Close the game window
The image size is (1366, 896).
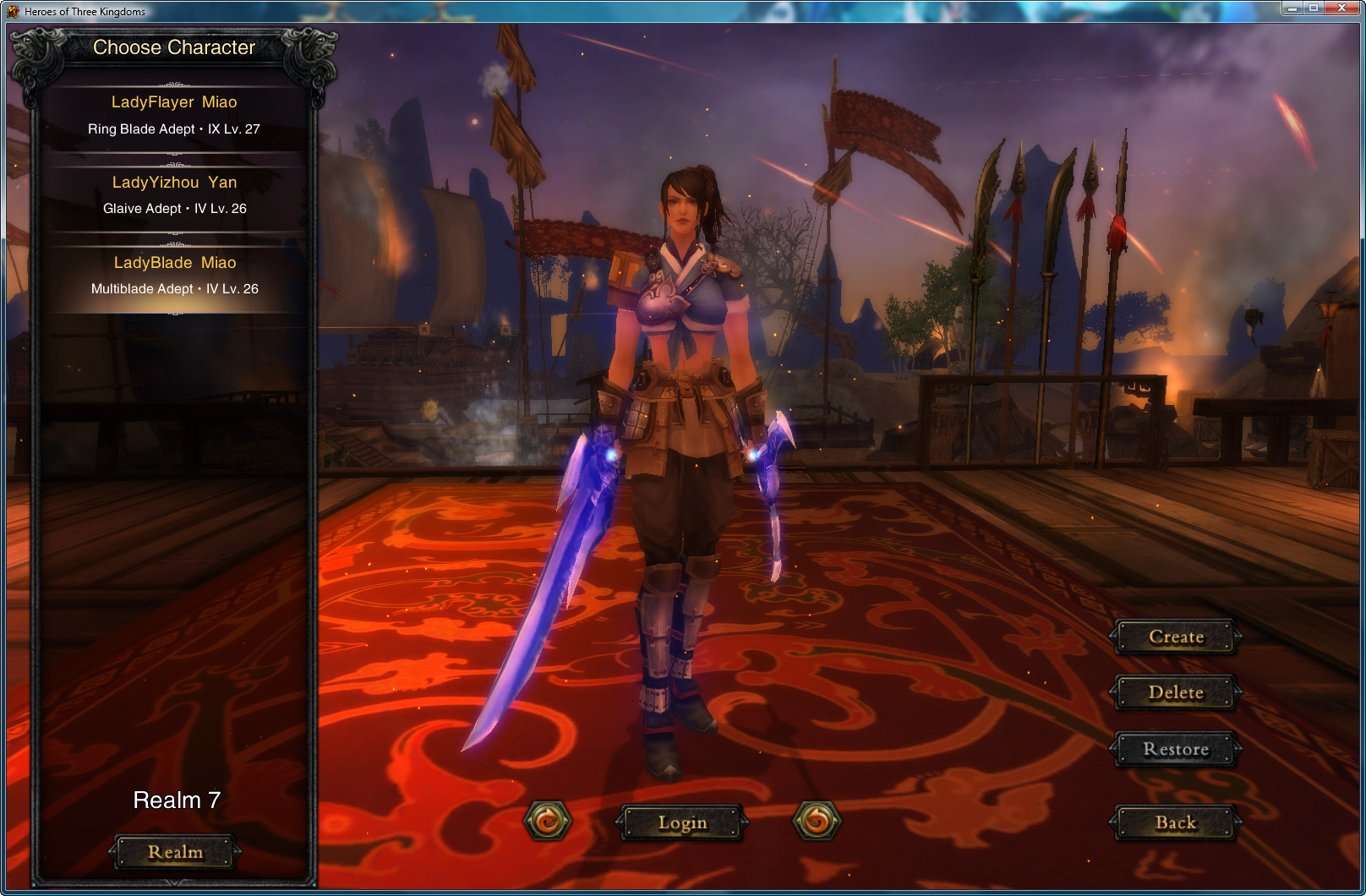click(x=1341, y=8)
